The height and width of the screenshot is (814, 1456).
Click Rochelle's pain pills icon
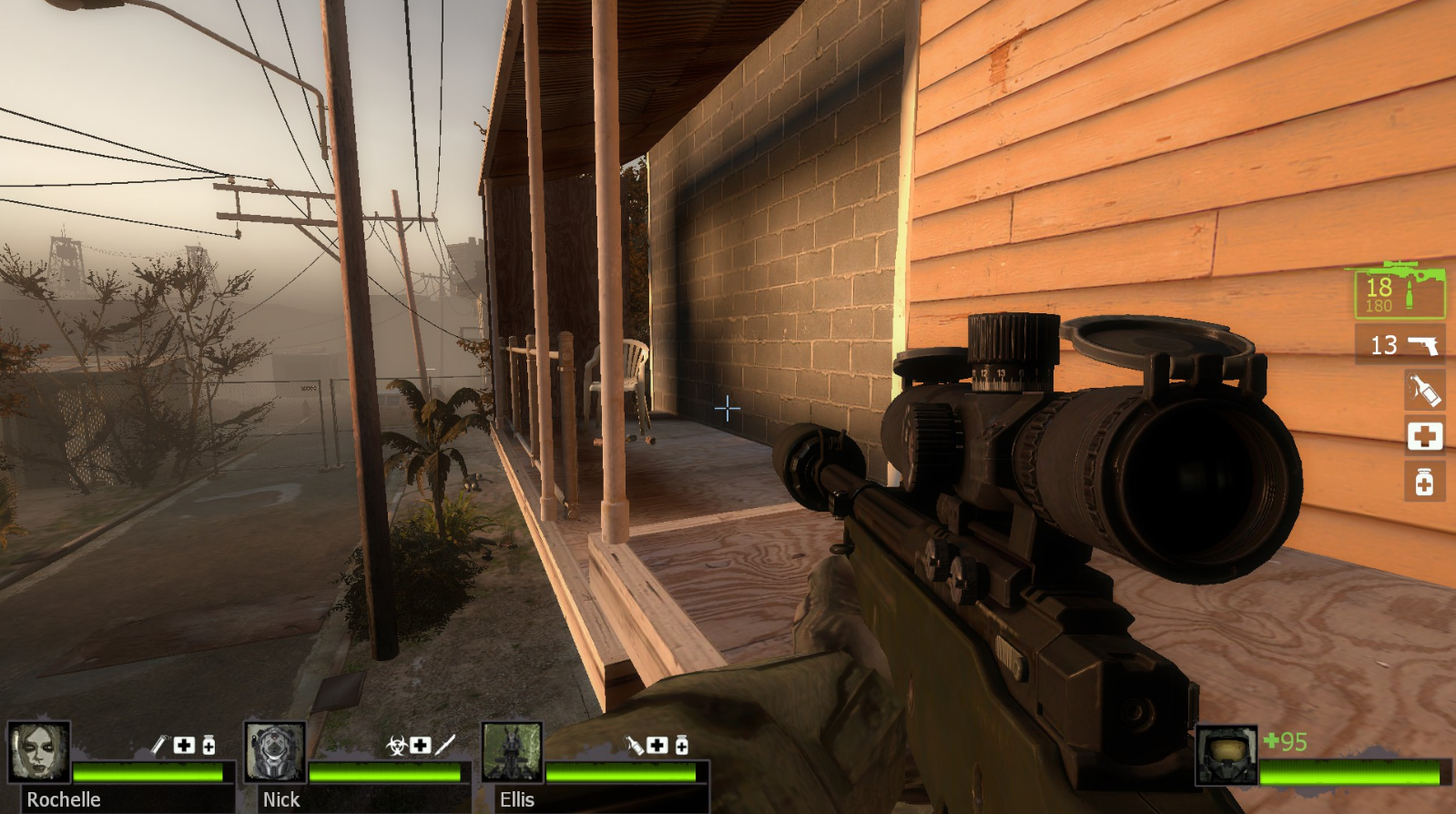point(209,746)
